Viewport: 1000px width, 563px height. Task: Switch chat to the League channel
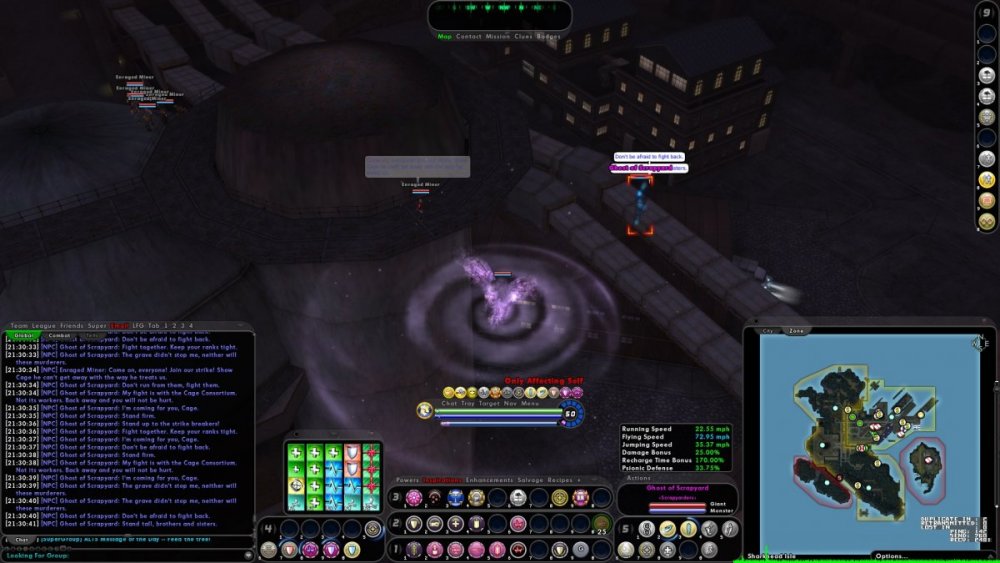tap(44, 326)
